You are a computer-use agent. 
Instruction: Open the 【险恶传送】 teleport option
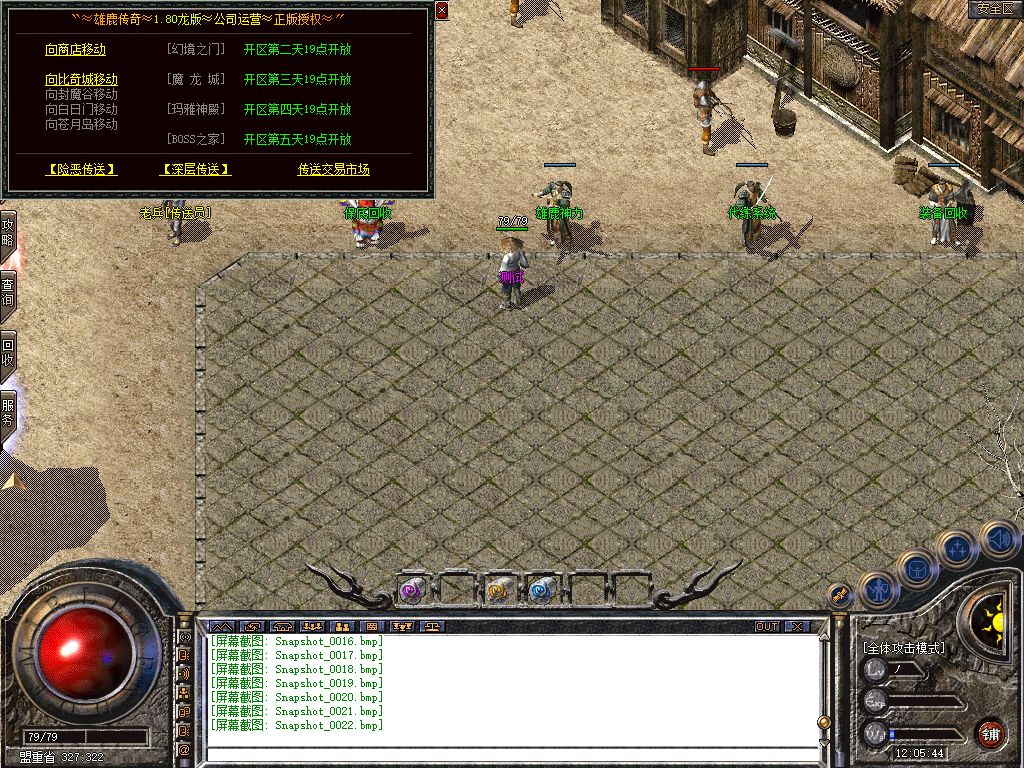click(82, 170)
